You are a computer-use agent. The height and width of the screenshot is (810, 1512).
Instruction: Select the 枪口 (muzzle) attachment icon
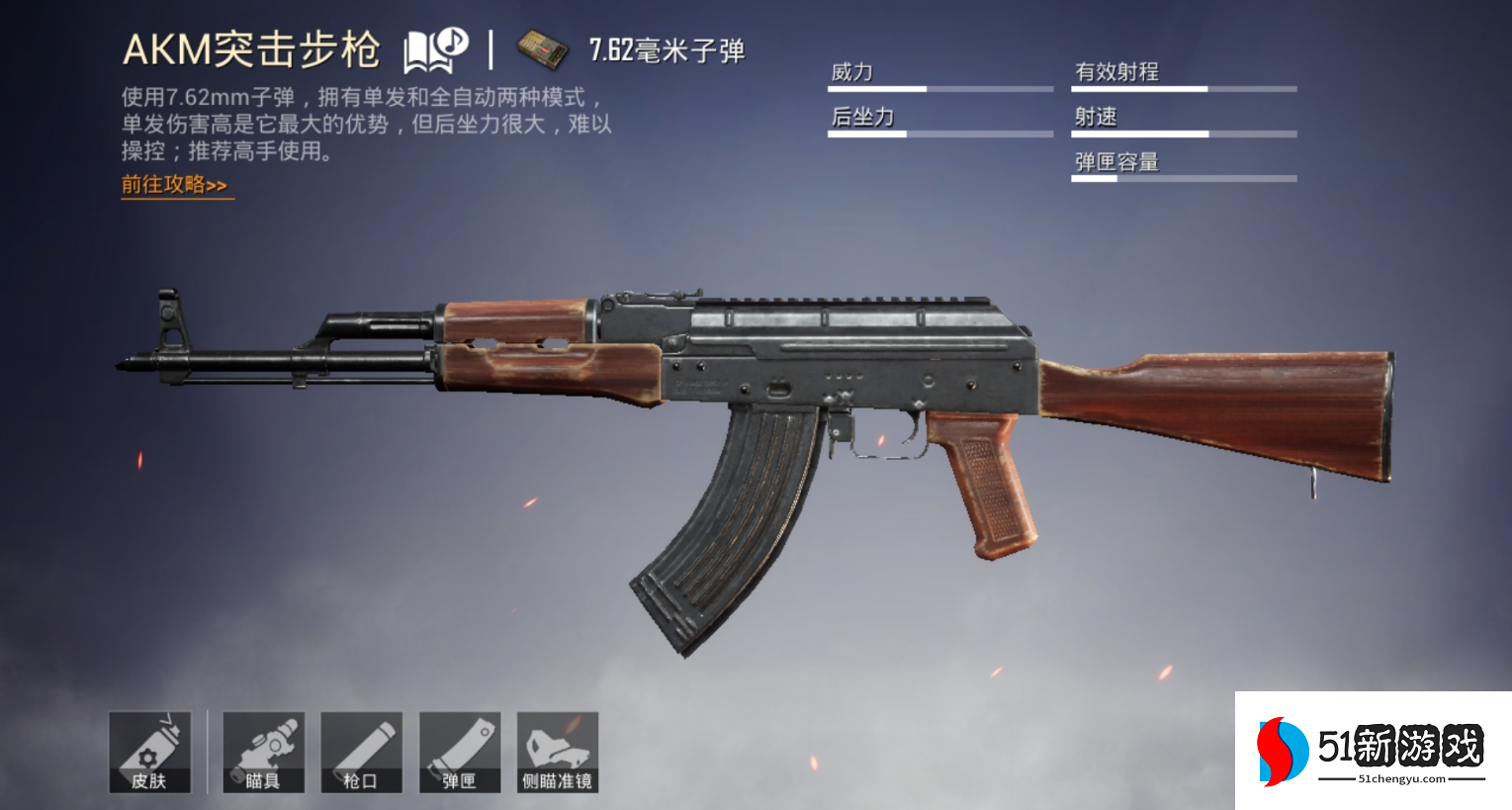click(x=361, y=752)
